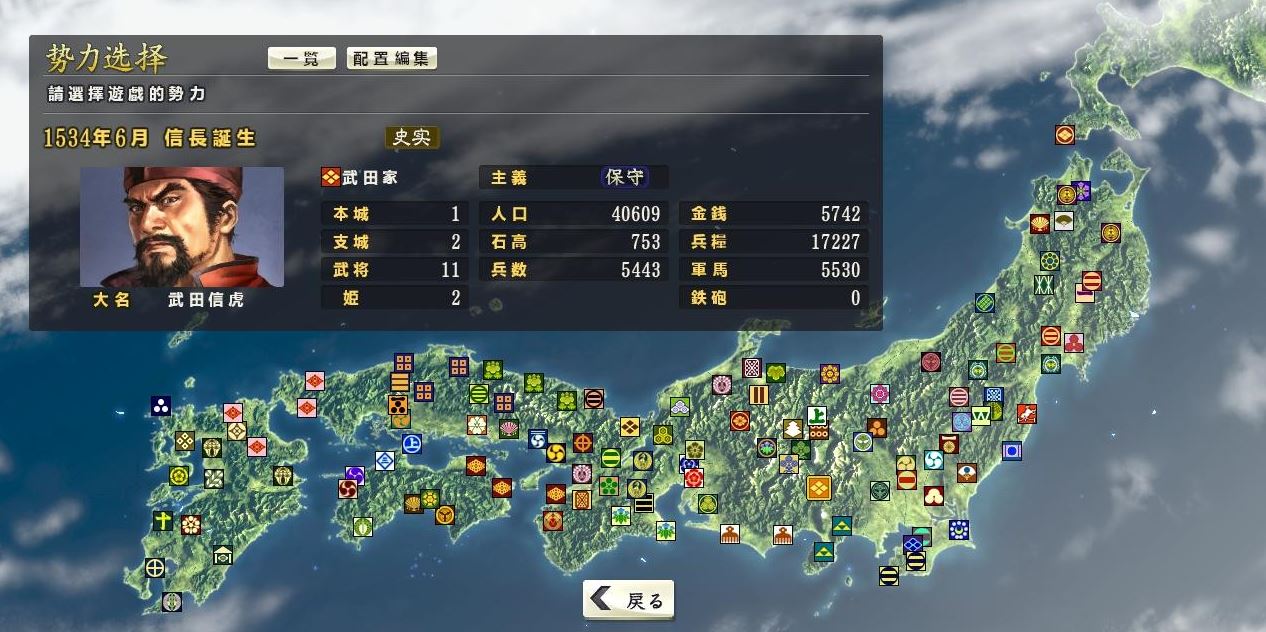Pick the red crest with a white horse
1266x632 pixels.
point(1026,413)
